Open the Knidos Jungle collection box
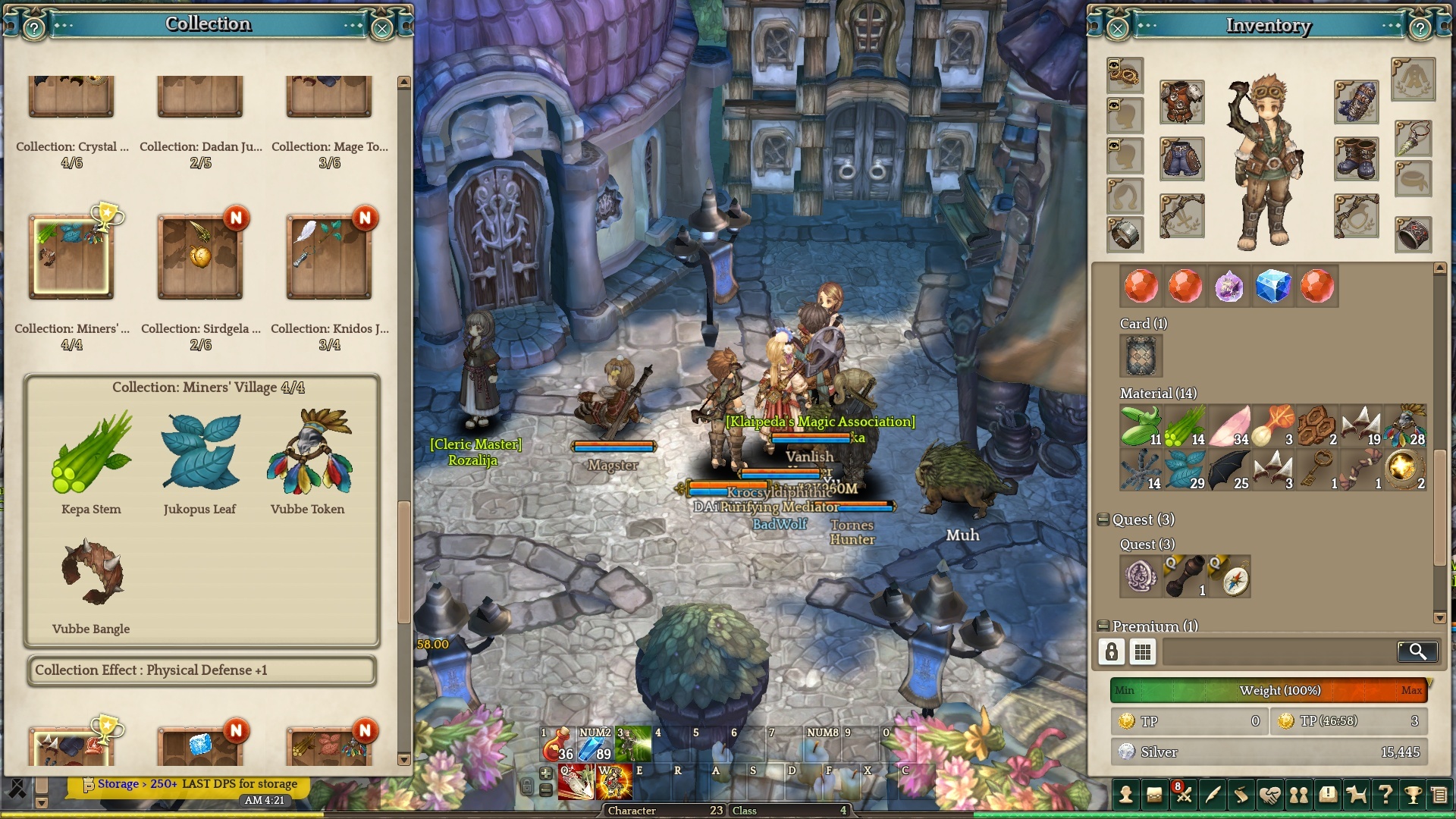Screen dimensions: 1456x819 click(x=329, y=257)
